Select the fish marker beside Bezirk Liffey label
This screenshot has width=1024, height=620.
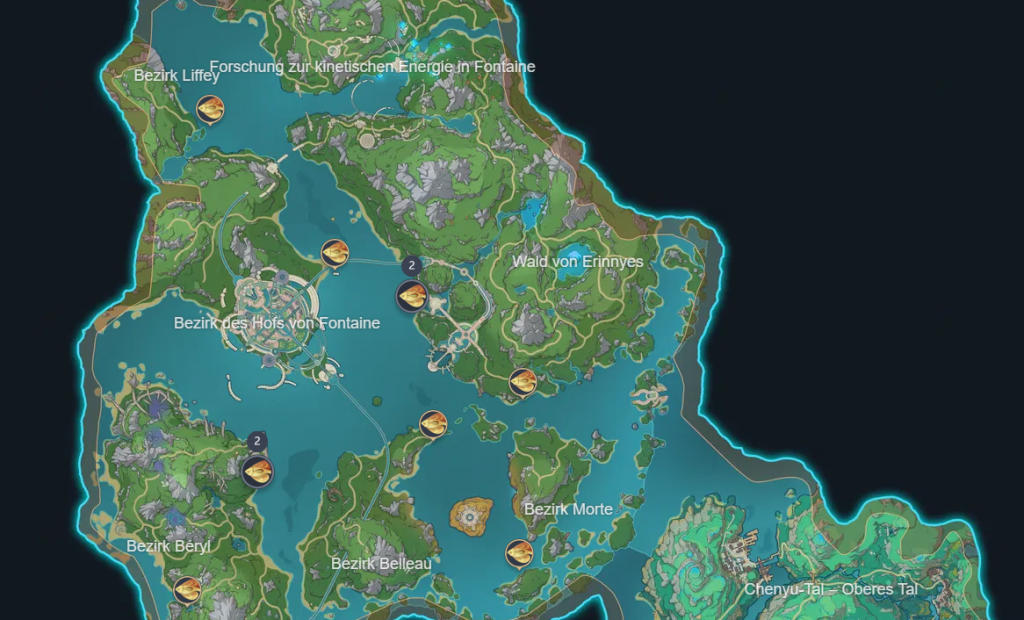pyautogui.click(x=210, y=108)
